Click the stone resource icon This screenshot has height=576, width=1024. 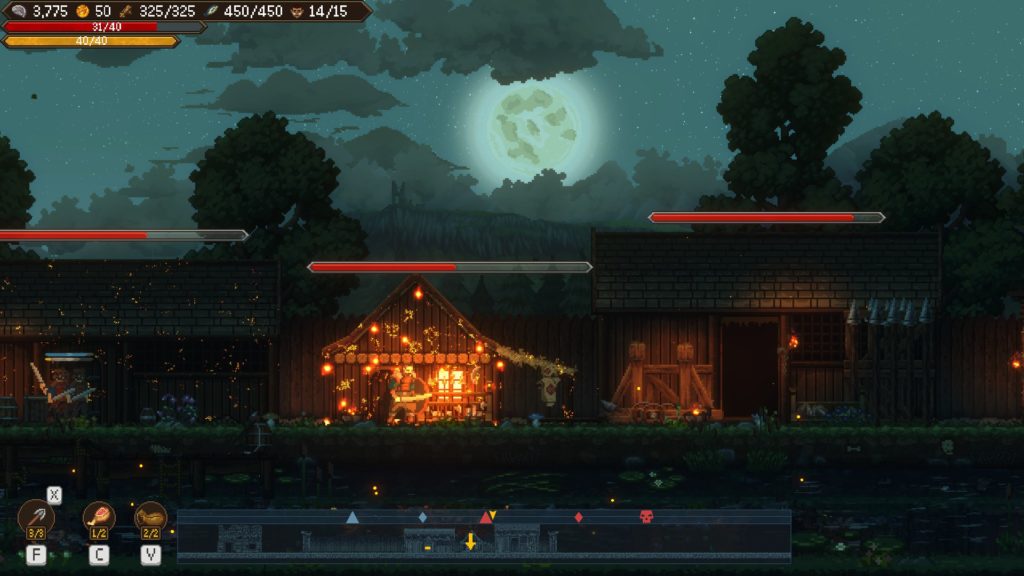19,10
